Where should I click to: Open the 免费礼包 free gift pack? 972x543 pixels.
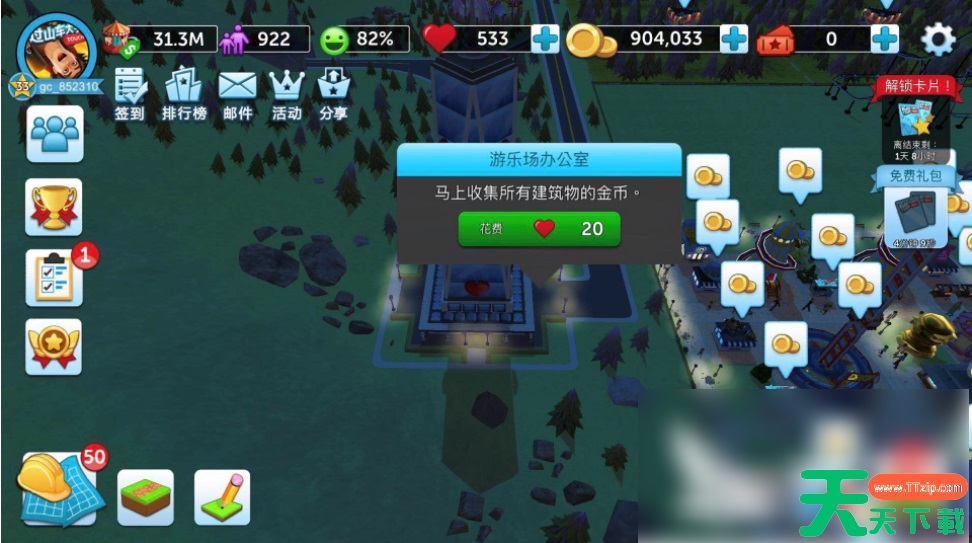[x=915, y=212]
